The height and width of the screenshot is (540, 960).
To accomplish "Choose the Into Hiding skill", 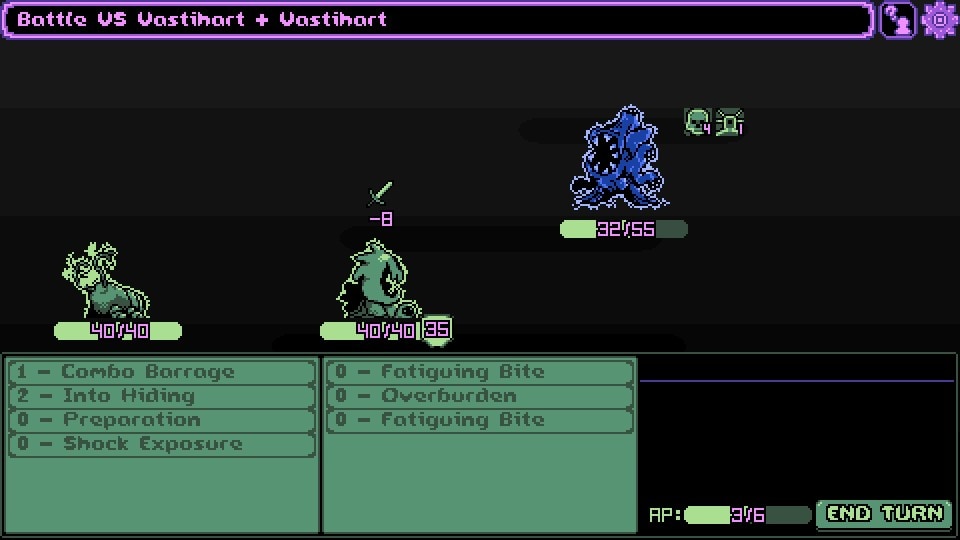I will (x=161, y=396).
